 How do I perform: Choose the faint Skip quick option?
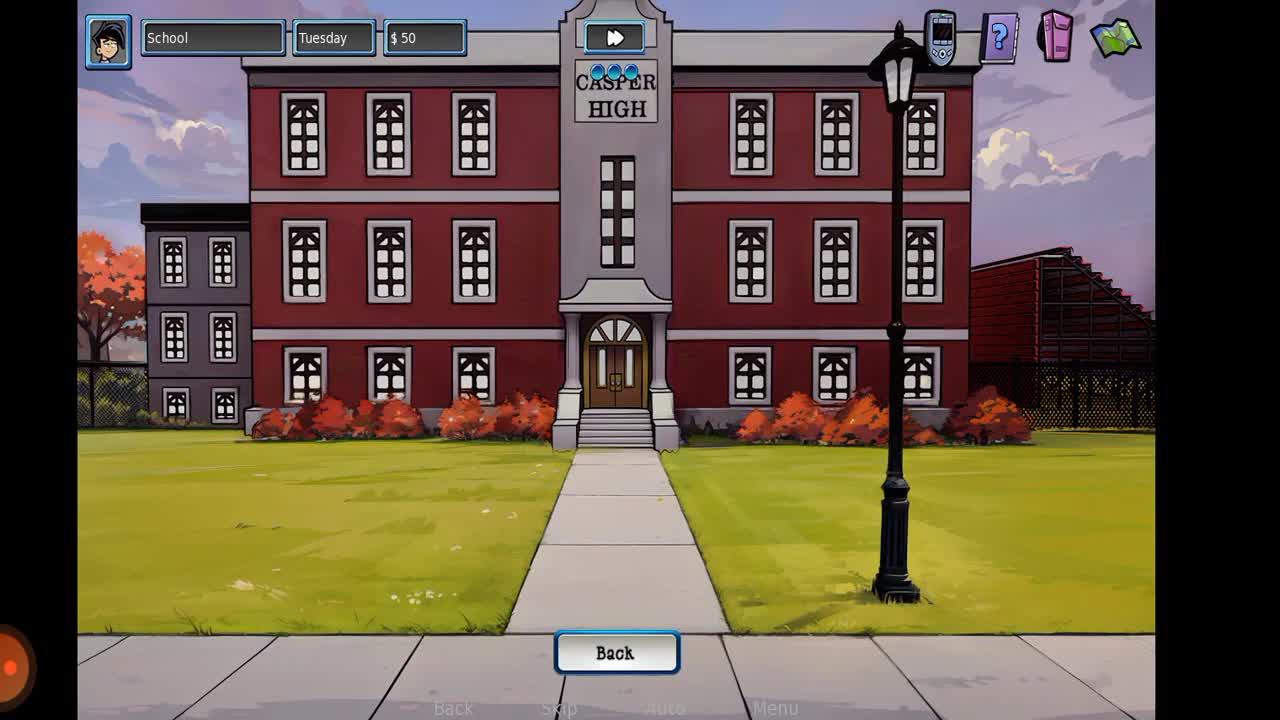click(x=559, y=709)
